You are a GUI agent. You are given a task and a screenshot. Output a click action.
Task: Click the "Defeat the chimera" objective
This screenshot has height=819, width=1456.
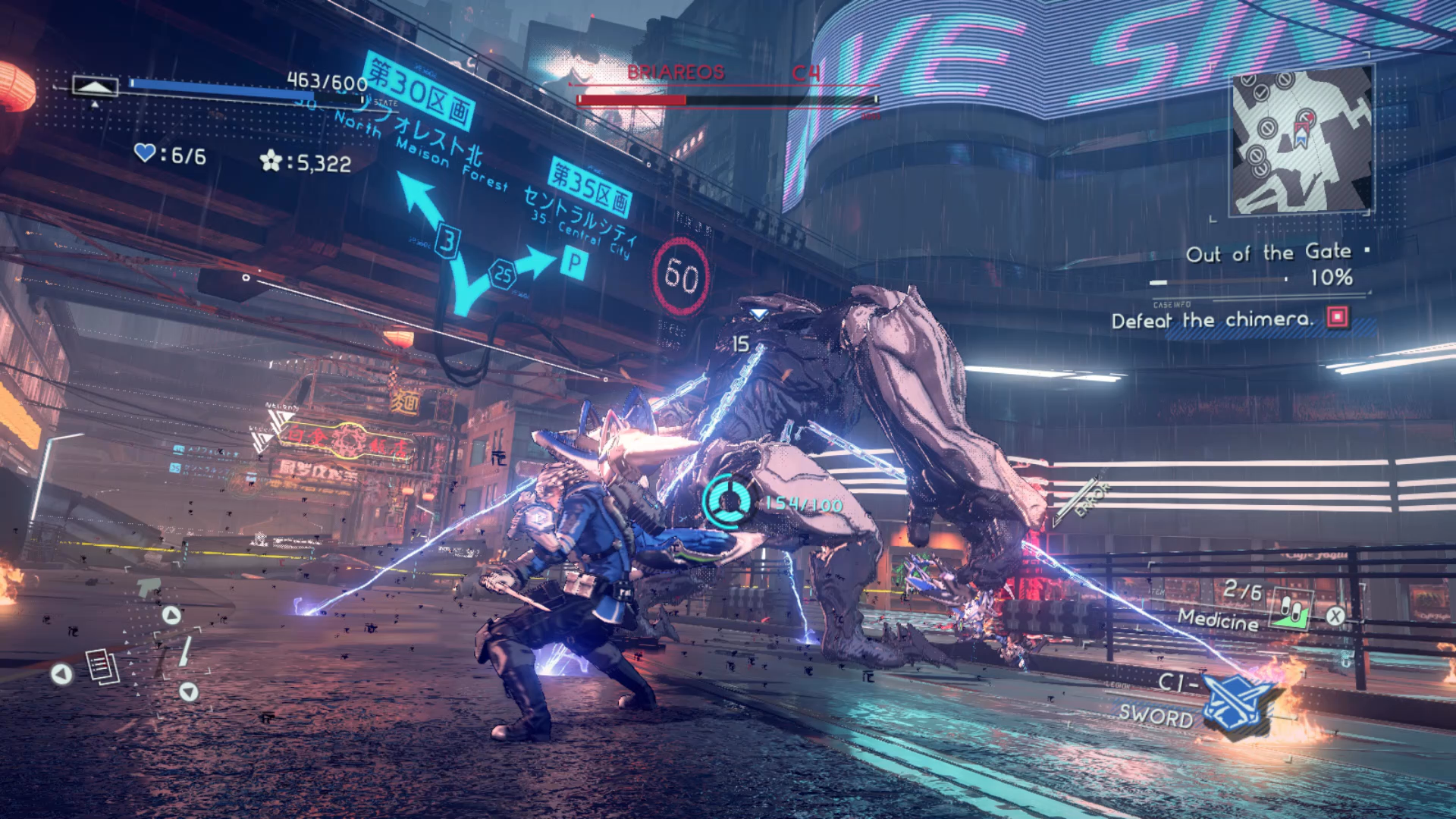pos(1212,320)
